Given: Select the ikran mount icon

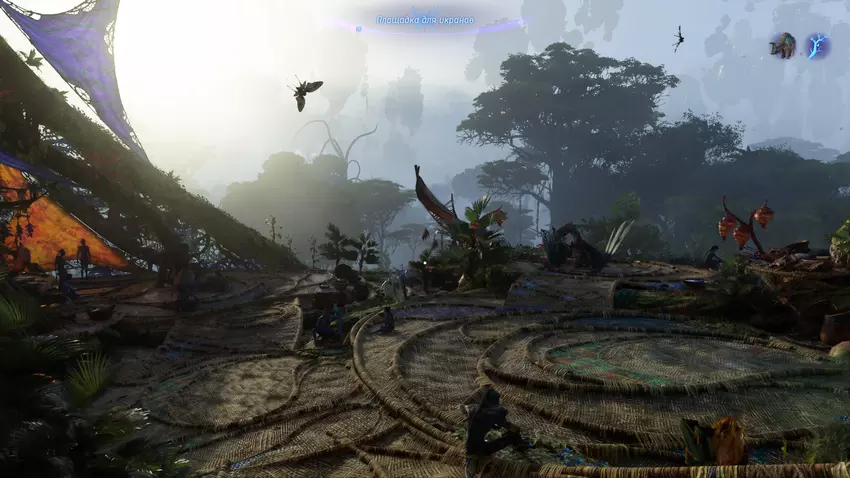Looking at the screenshot, I should point(782,45).
